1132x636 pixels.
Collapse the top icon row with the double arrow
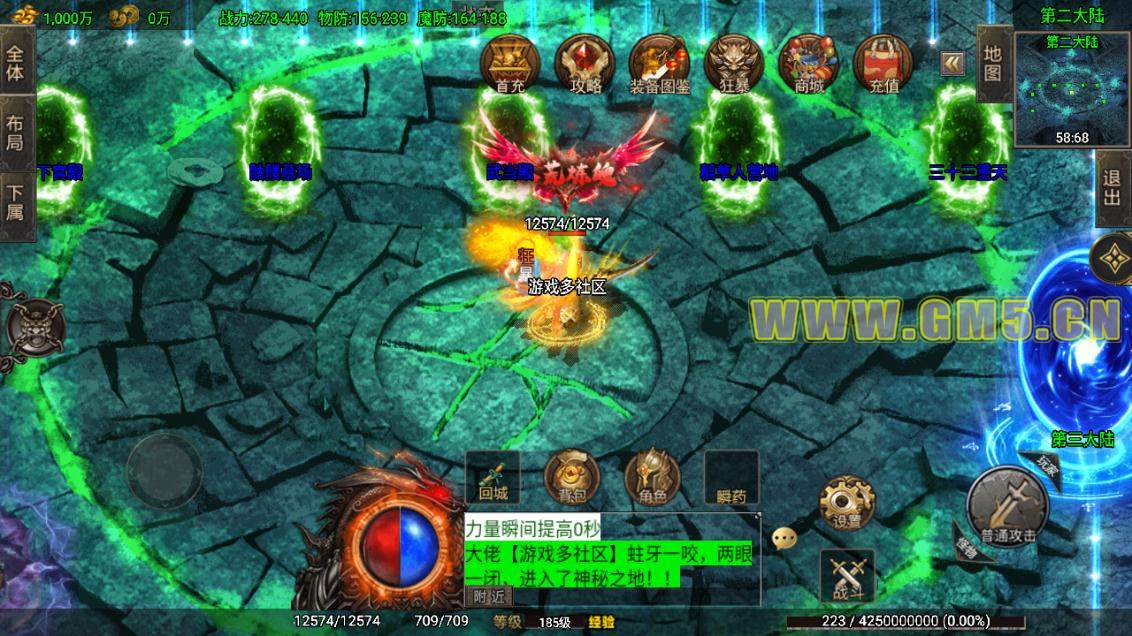952,64
